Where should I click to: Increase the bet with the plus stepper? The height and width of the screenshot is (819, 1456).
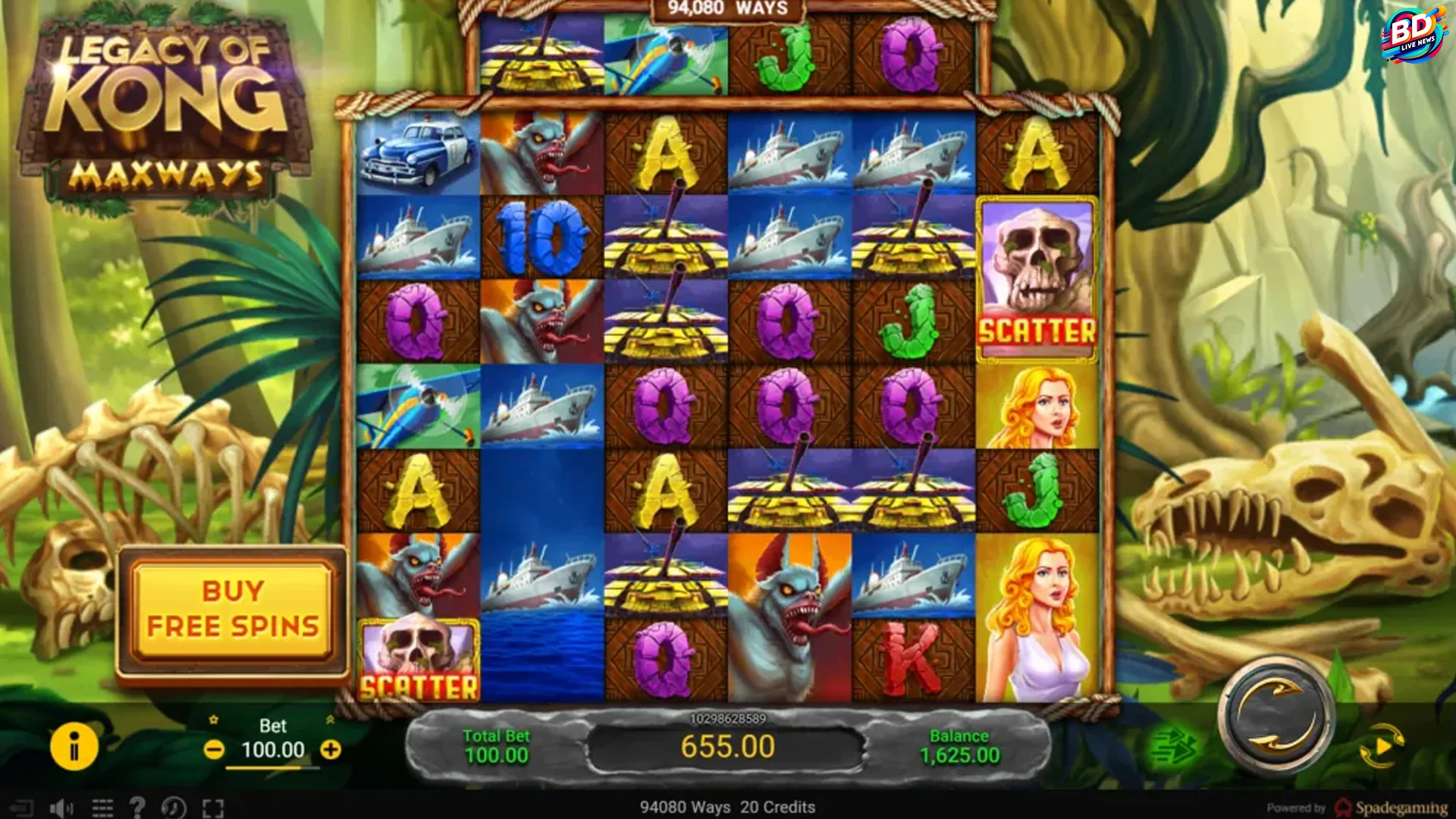pyautogui.click(x=330, y=749)
